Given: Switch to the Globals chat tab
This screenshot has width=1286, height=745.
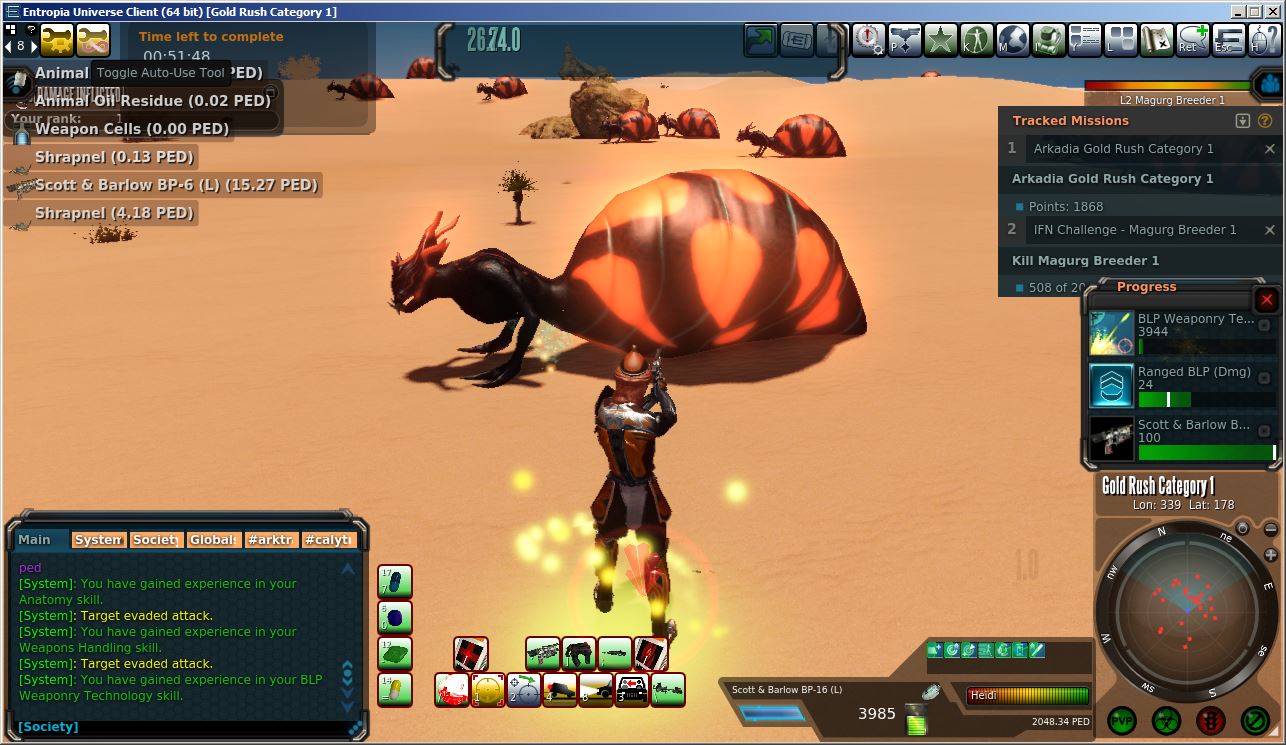Looking at the screenshot, I should coord(214,540).
